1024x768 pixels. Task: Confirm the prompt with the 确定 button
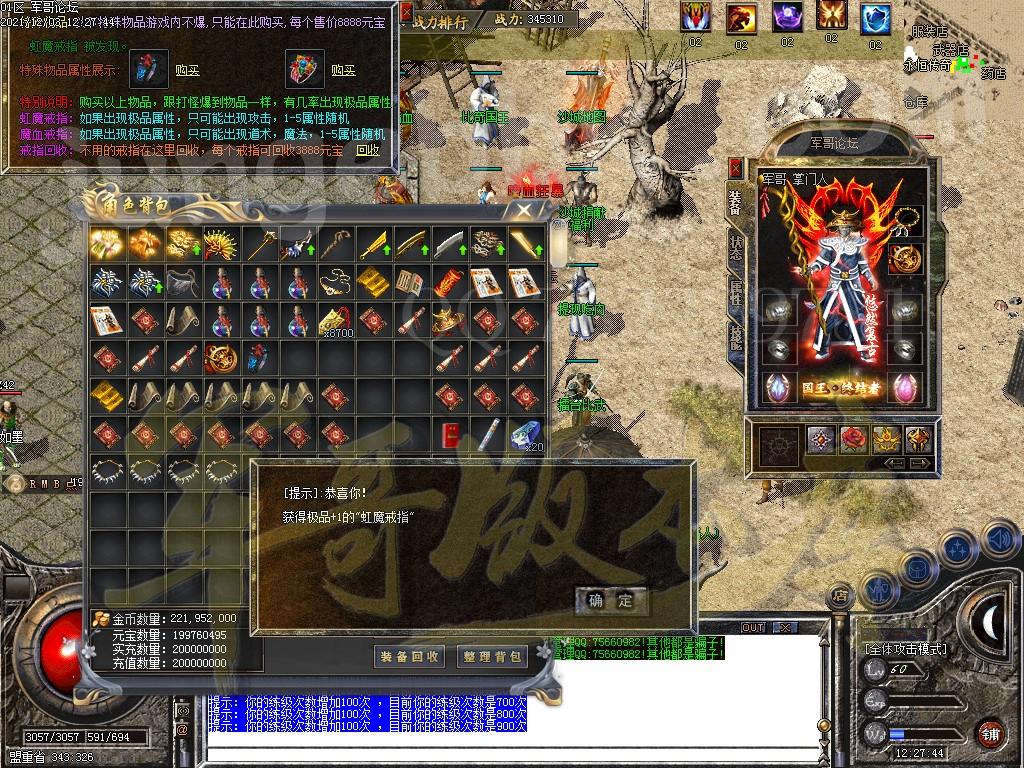click(x=611, y=600)
